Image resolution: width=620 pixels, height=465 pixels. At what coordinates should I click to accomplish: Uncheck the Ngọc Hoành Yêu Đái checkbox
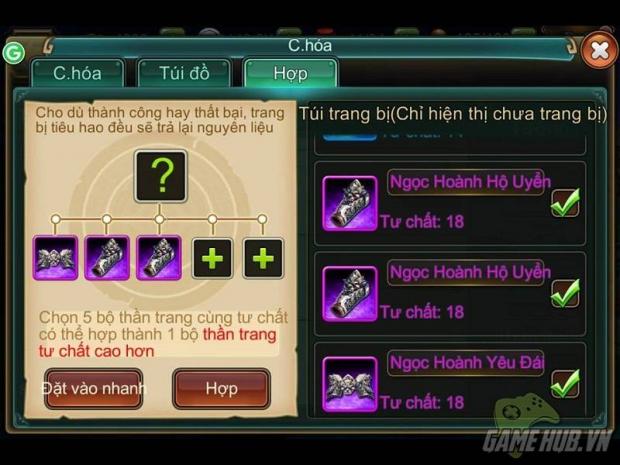tap(566, 382)
